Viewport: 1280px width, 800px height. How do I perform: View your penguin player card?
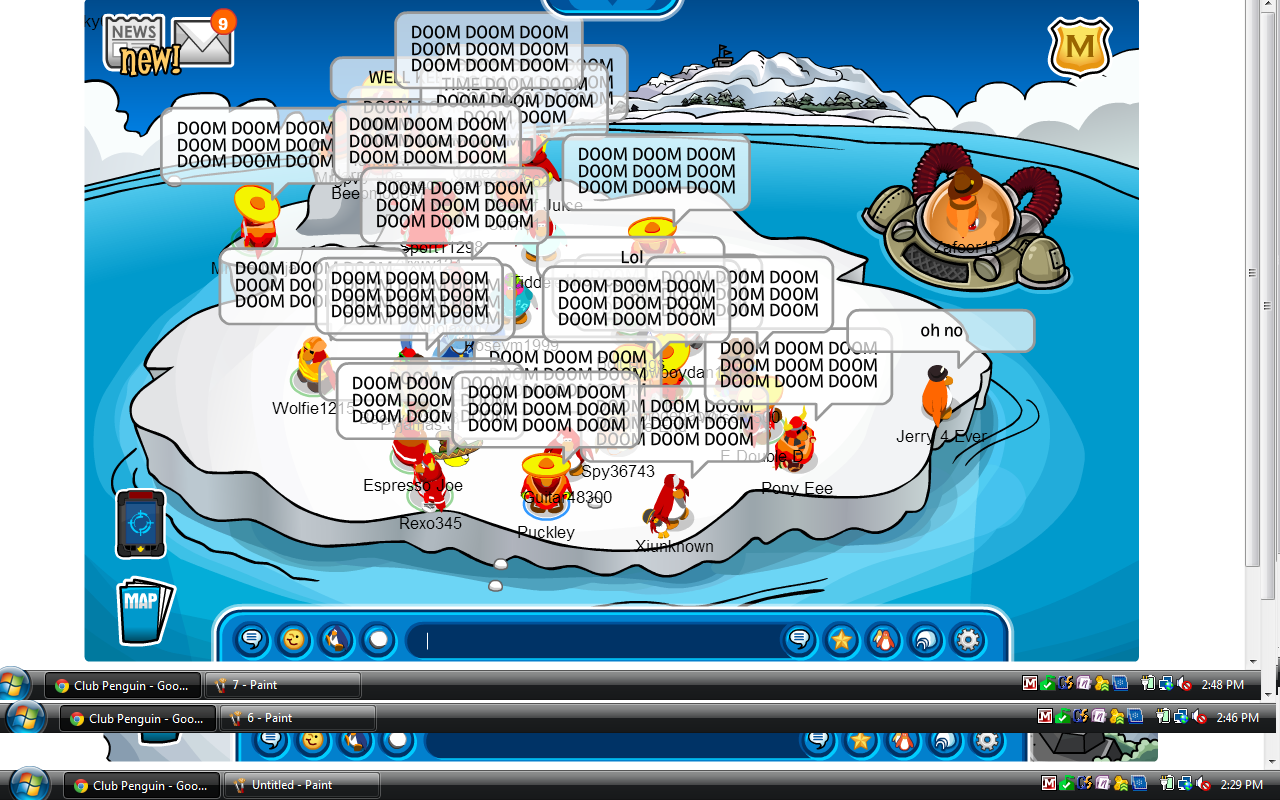point(883,639)
